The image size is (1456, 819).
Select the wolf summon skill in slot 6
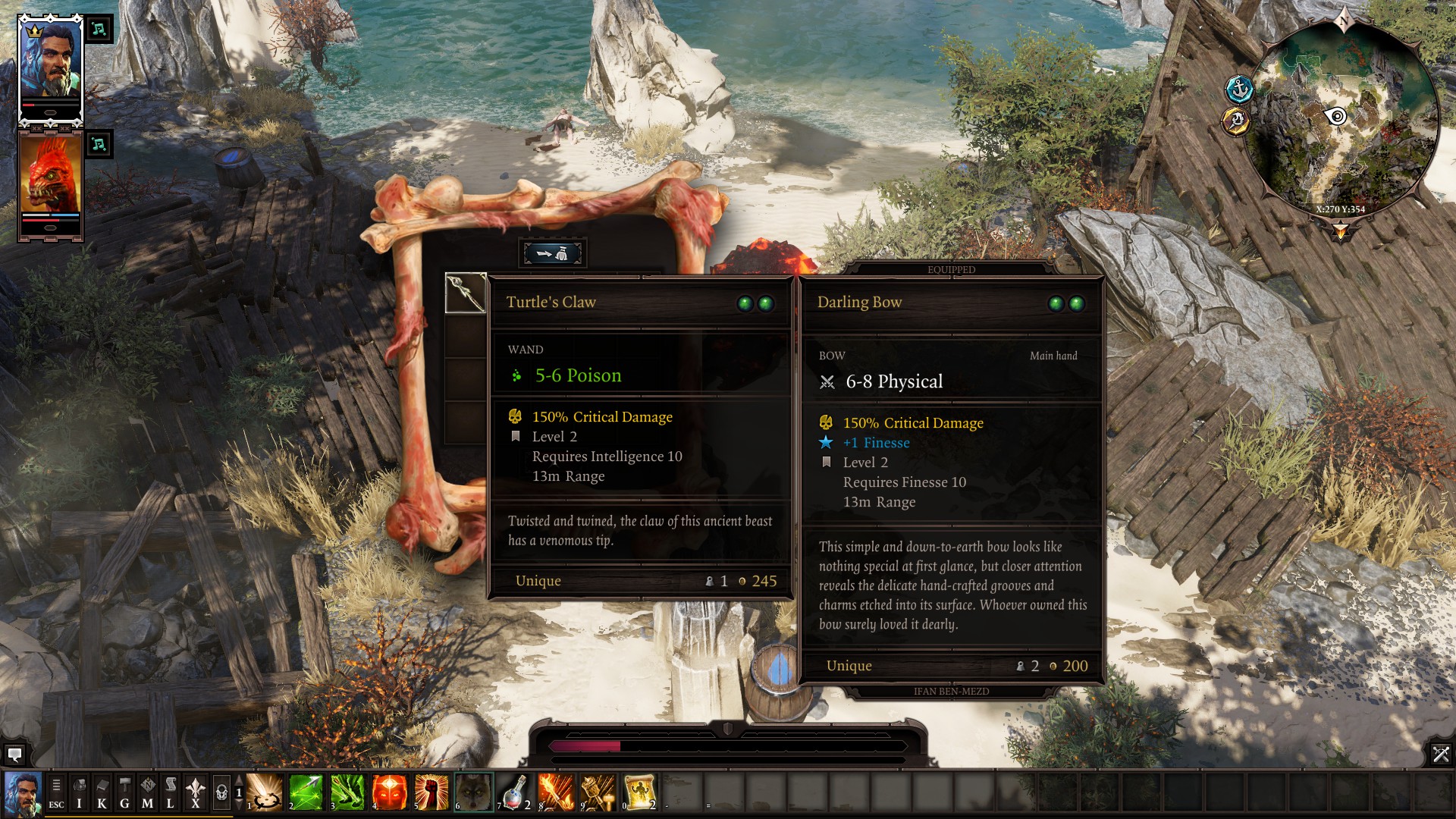tap(474, 792)
